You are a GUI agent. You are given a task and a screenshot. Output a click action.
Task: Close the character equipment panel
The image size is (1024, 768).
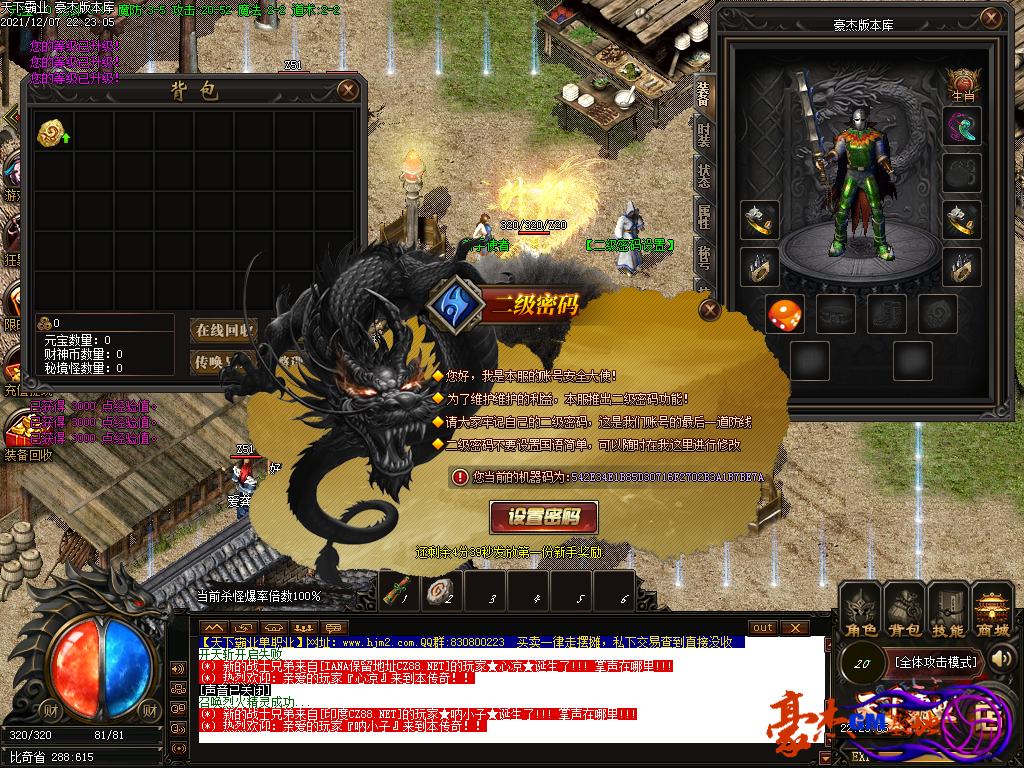[x=990, y=19]
